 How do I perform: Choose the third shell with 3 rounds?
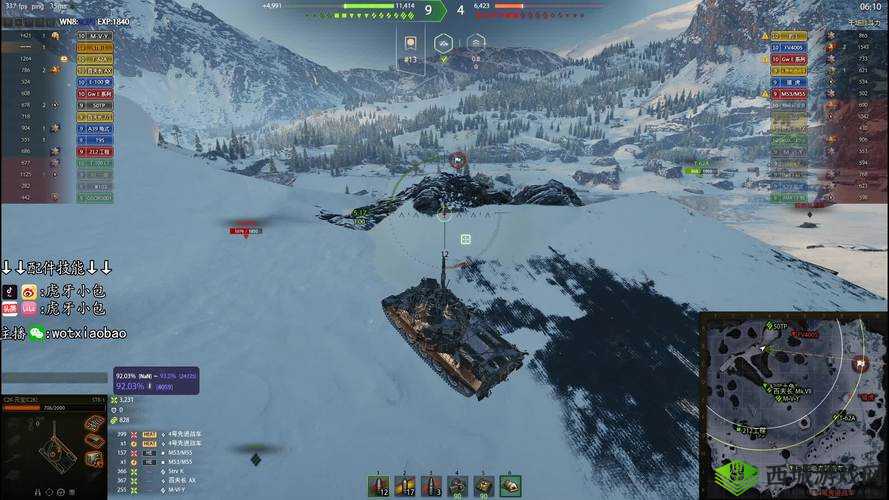[x=431, y=486]
